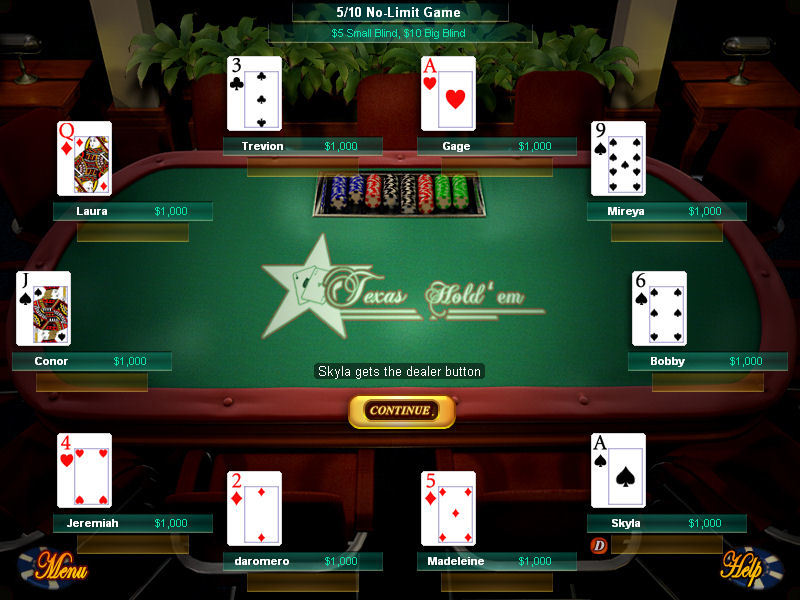The height and width of the screenshot is (600, 800).
Task: Choose Madeleine's five of diamonds card
Action: click(x=448, y=508)
